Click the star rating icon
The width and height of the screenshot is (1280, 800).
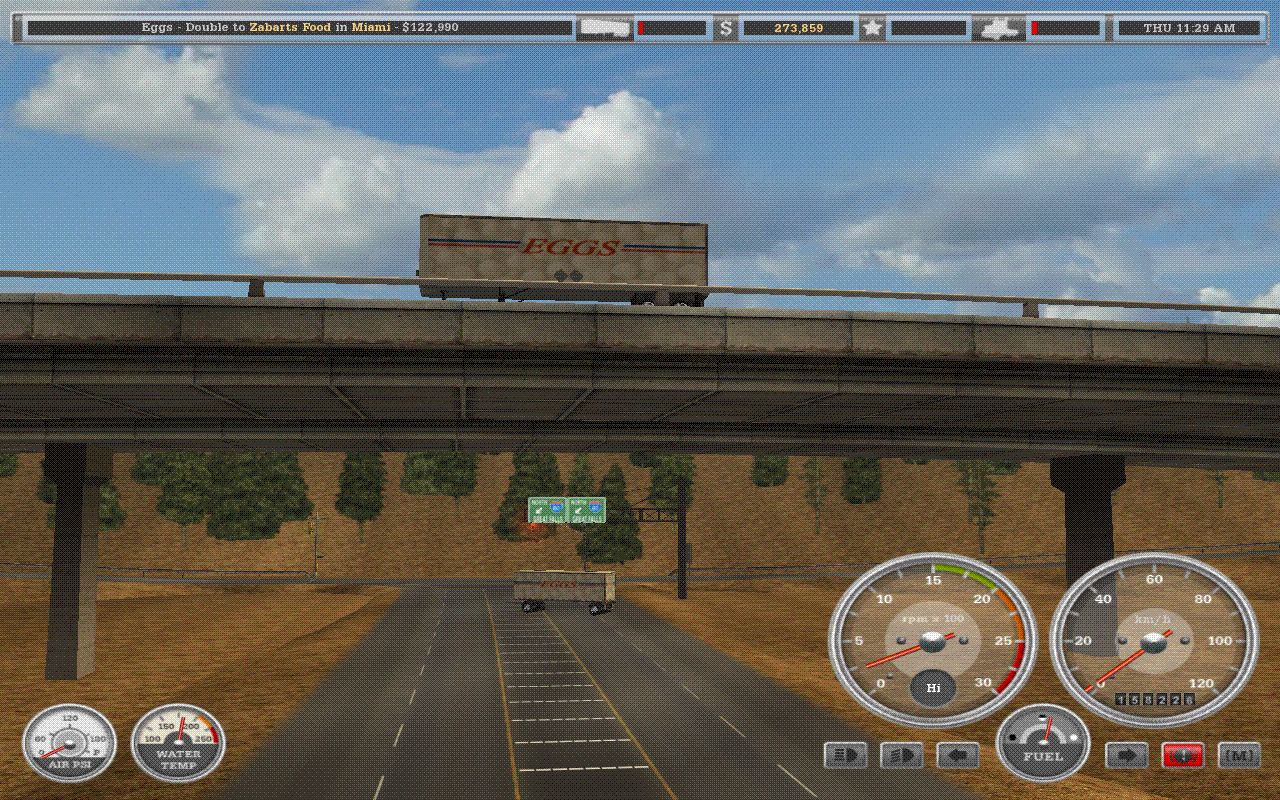[872, 28]
